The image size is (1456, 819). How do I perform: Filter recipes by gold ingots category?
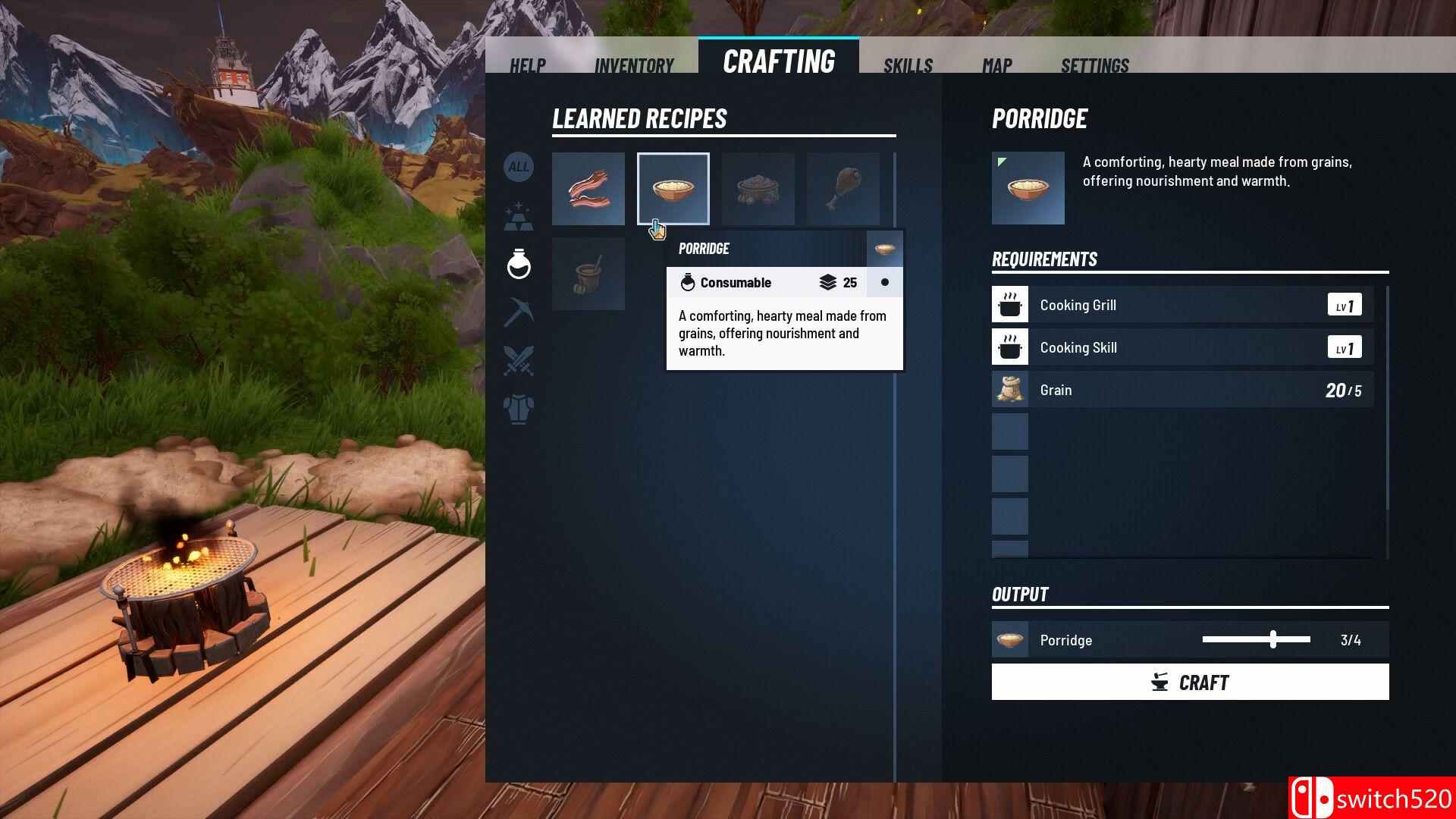[x=519, y=216]
